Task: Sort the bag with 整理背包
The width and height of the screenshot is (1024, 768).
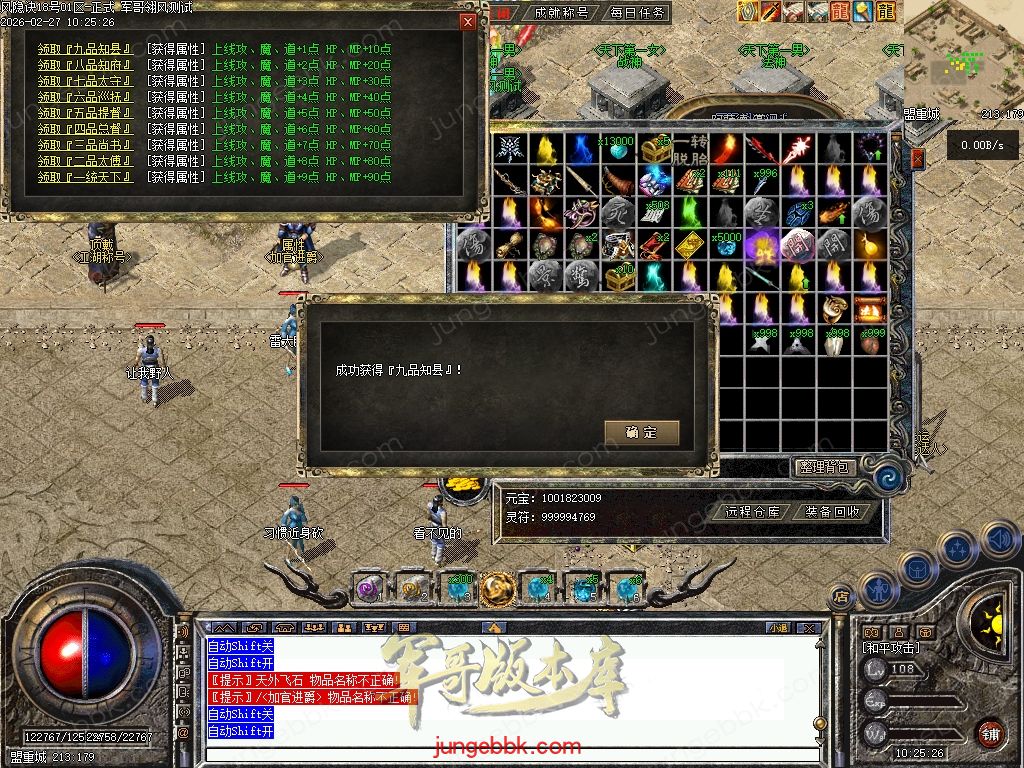Action: 824,466
